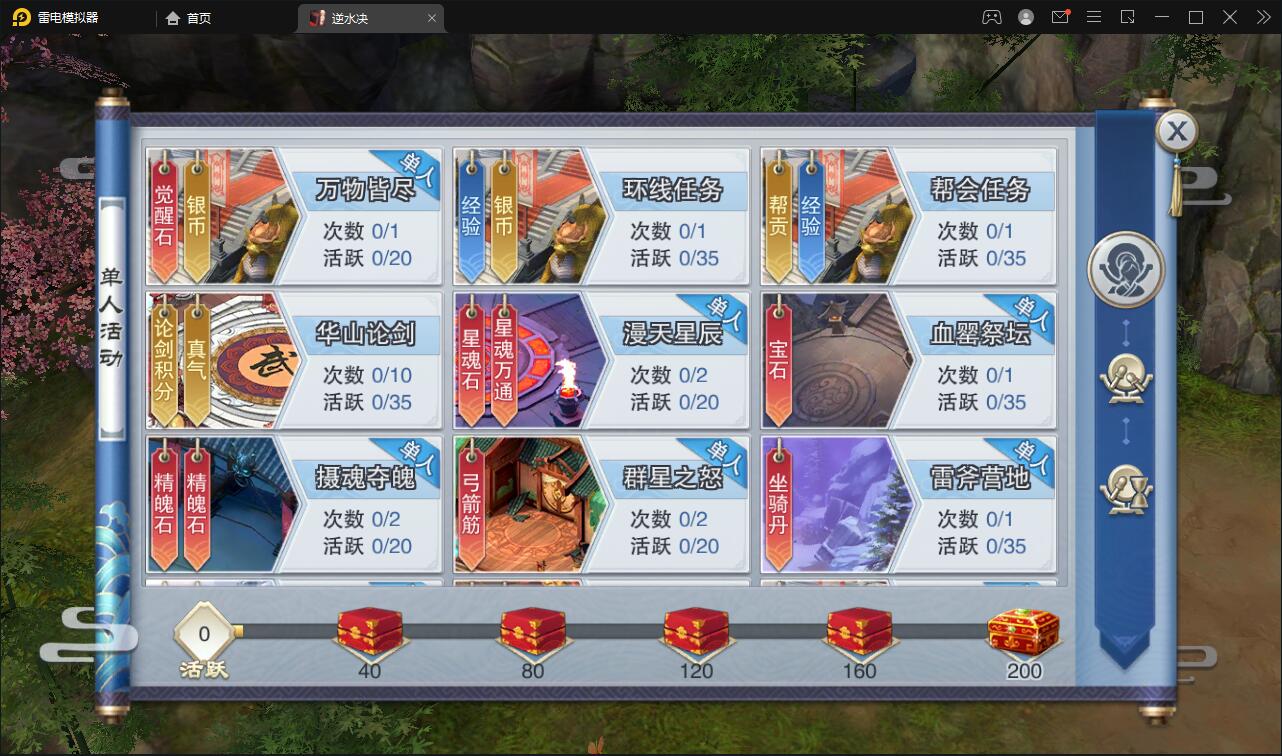The height and width of the screenshot is (756, 1282).
Task: Open the 万物皆尽 activity card
Action: (294, 217)
